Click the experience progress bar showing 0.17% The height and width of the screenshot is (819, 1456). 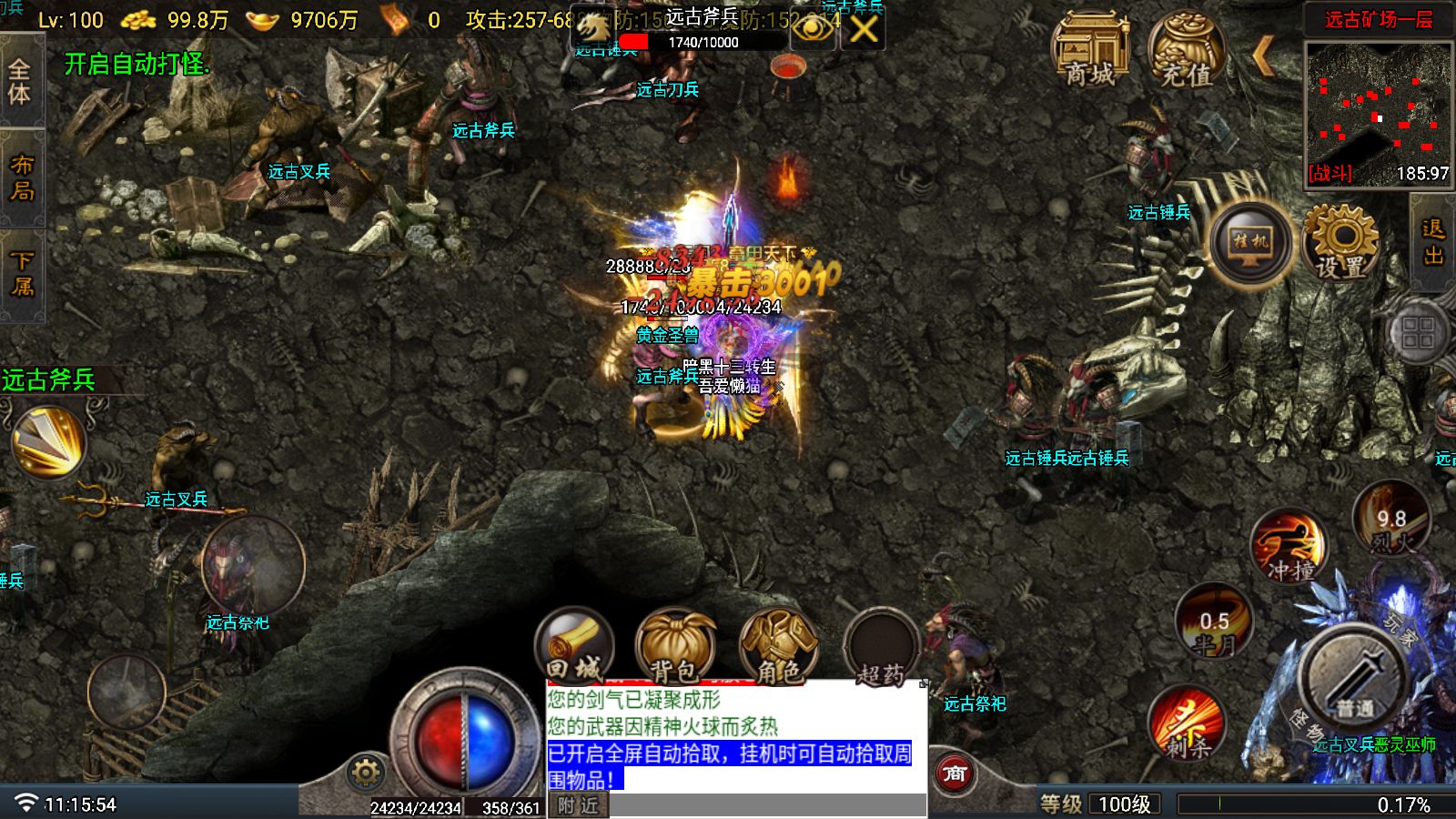pos(1310,804)
